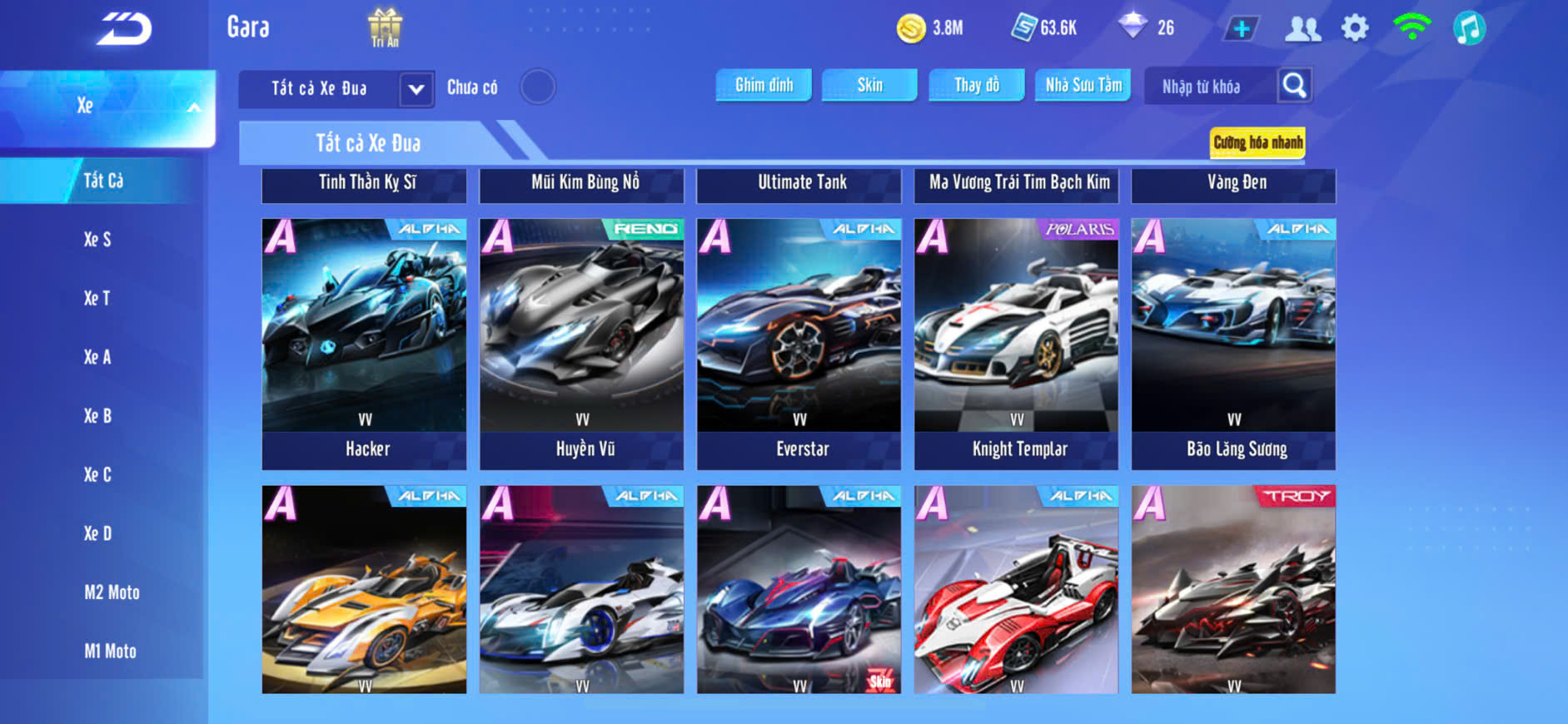Click the Thay đồ button
Image resolution: width=1568 pixels, height=724 pixels.
point(977,85)
